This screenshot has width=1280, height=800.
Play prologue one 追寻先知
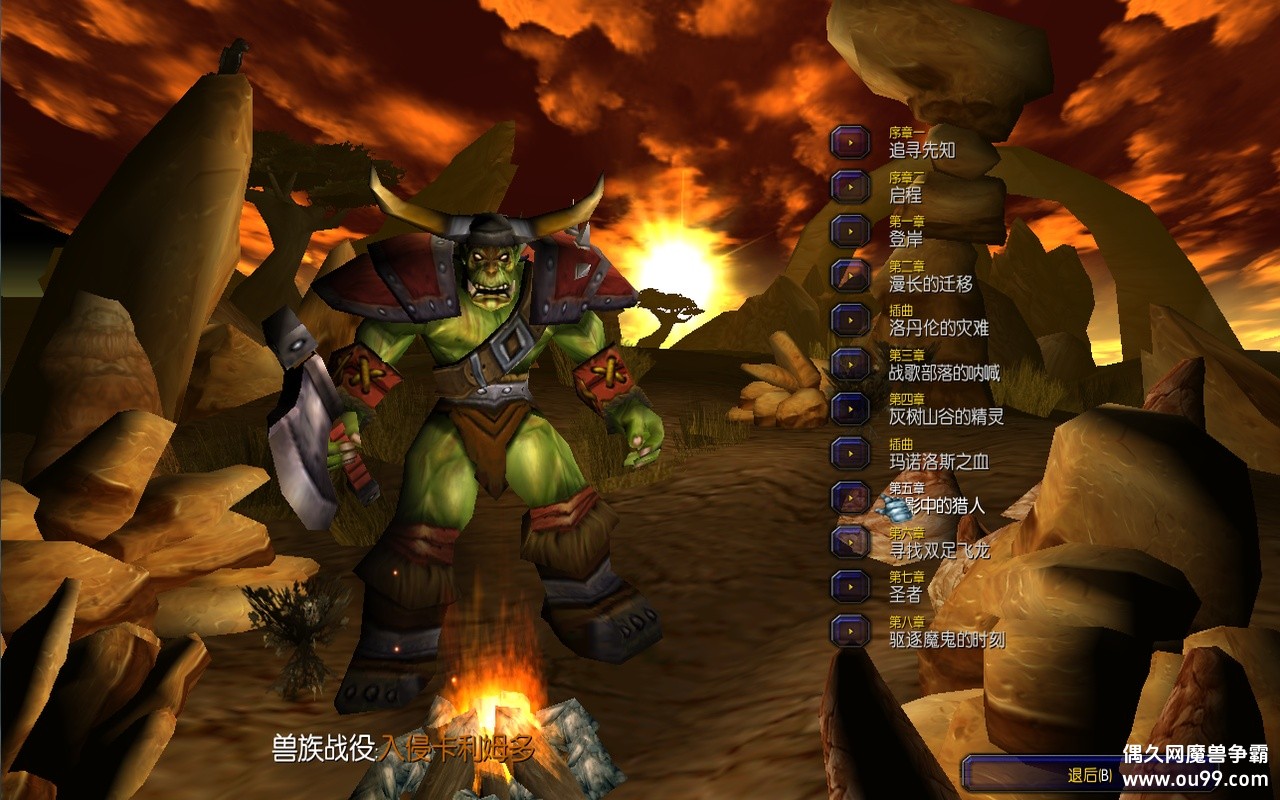tap(850, 142)
